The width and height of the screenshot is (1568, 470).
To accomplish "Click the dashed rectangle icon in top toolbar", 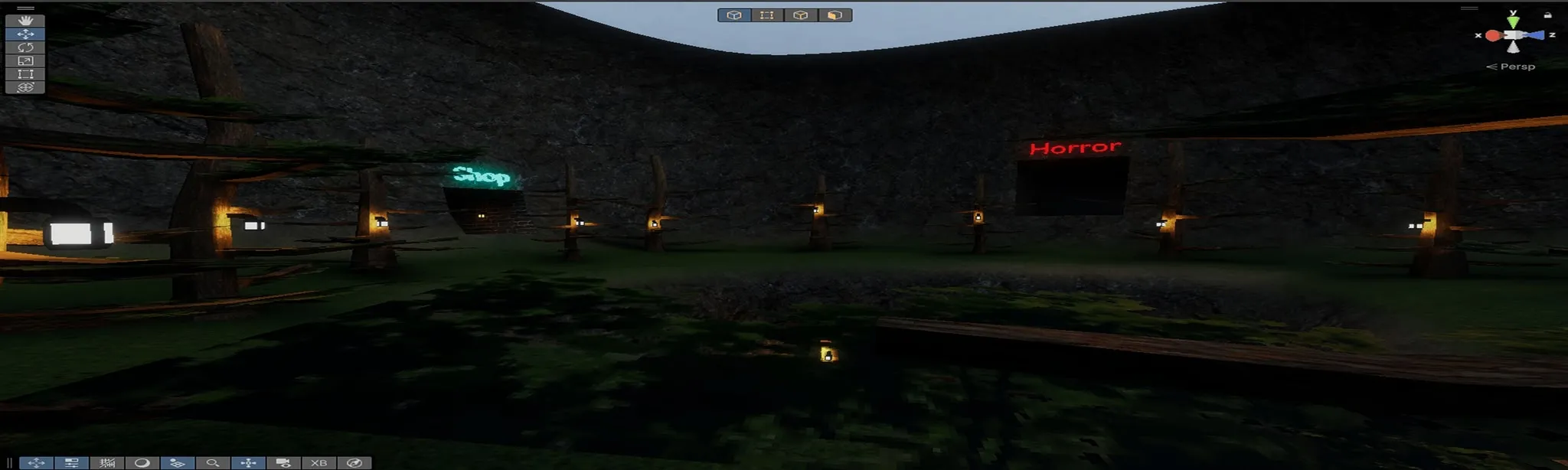I will (x=767, y=15).
